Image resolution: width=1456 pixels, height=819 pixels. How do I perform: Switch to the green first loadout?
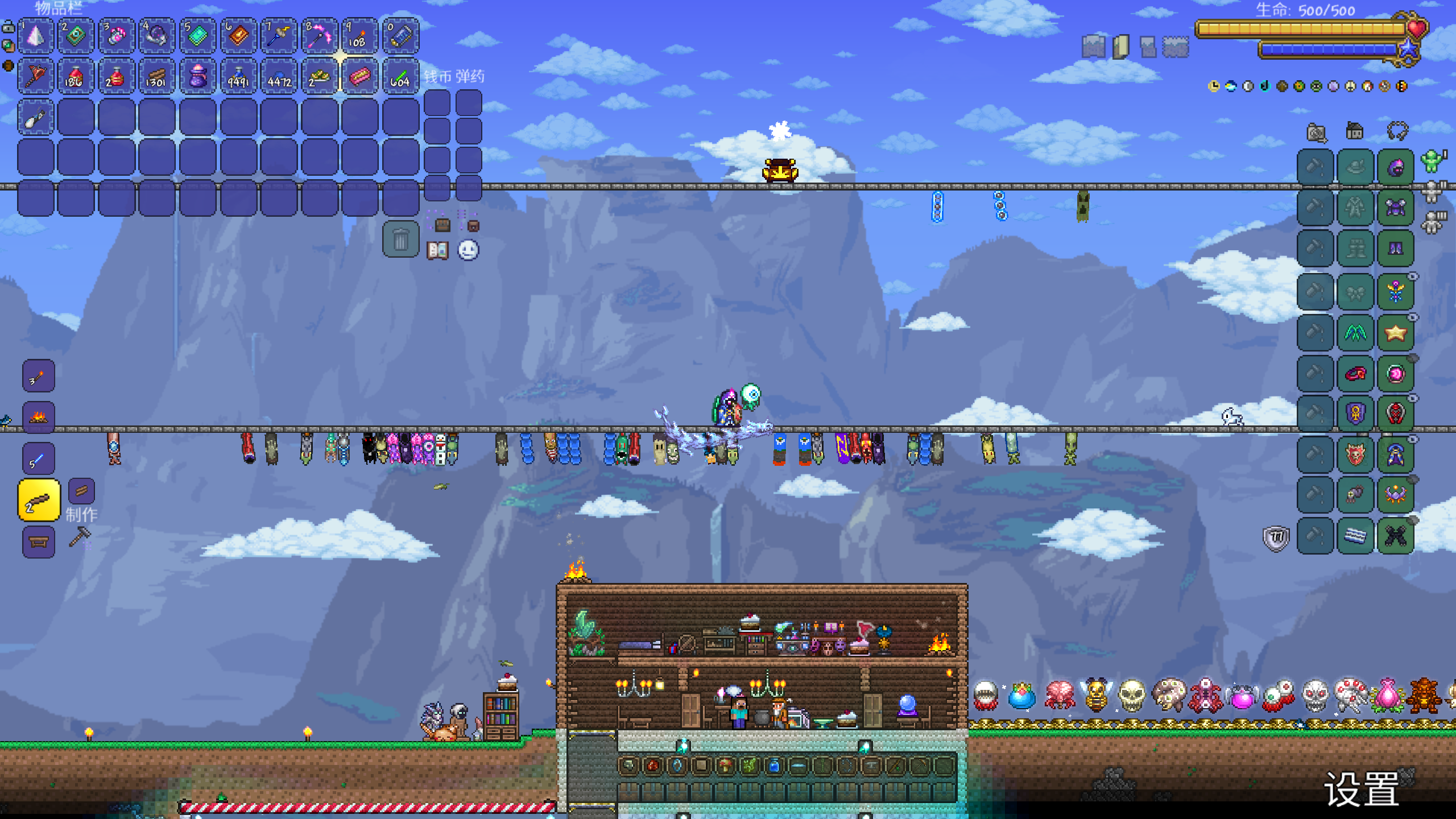(1432, 162)
